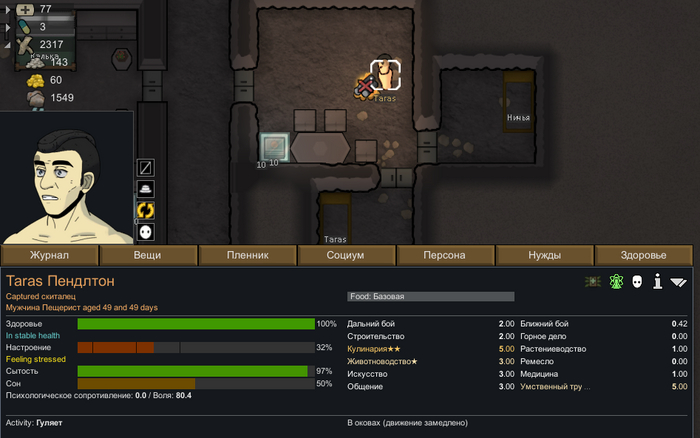Open the Журнал tab
700x438 pixels.
pos(49,255)
